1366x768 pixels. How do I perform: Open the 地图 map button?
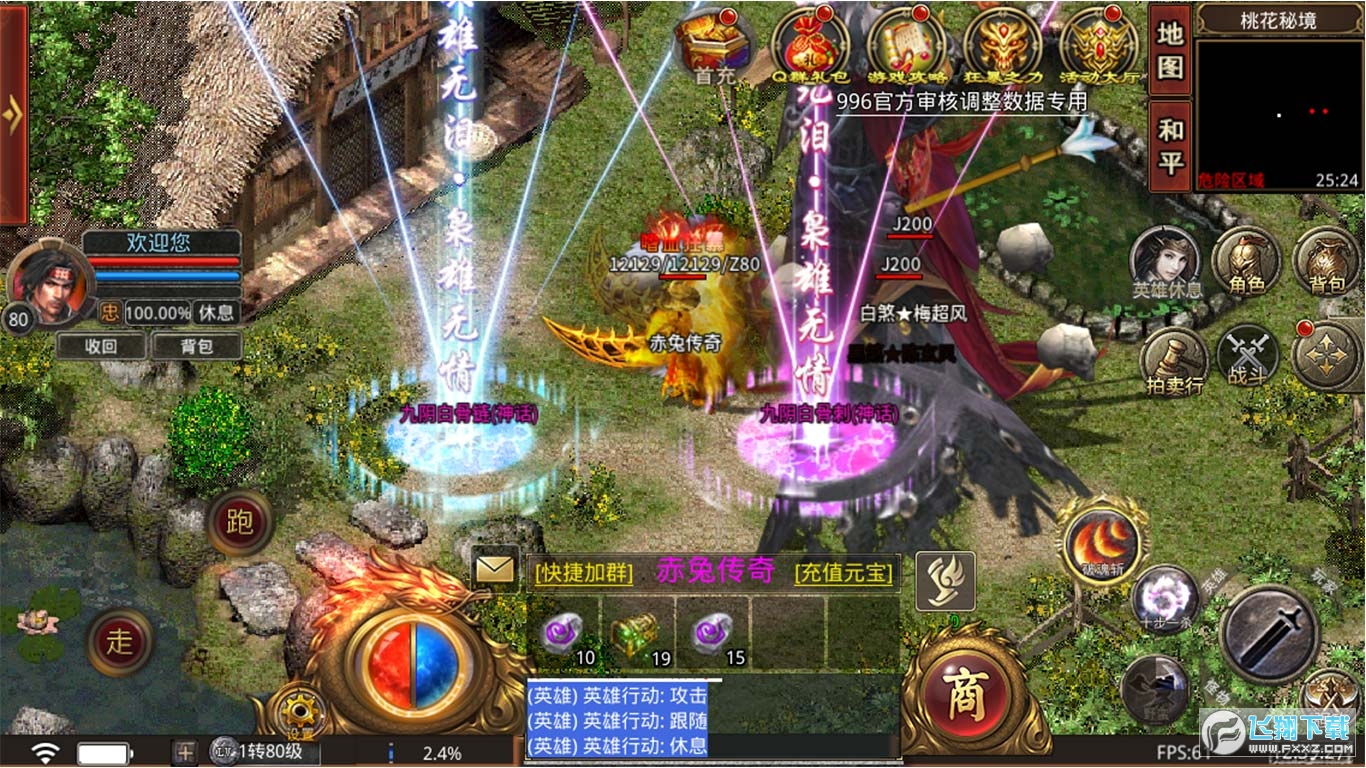point(1170,49)
